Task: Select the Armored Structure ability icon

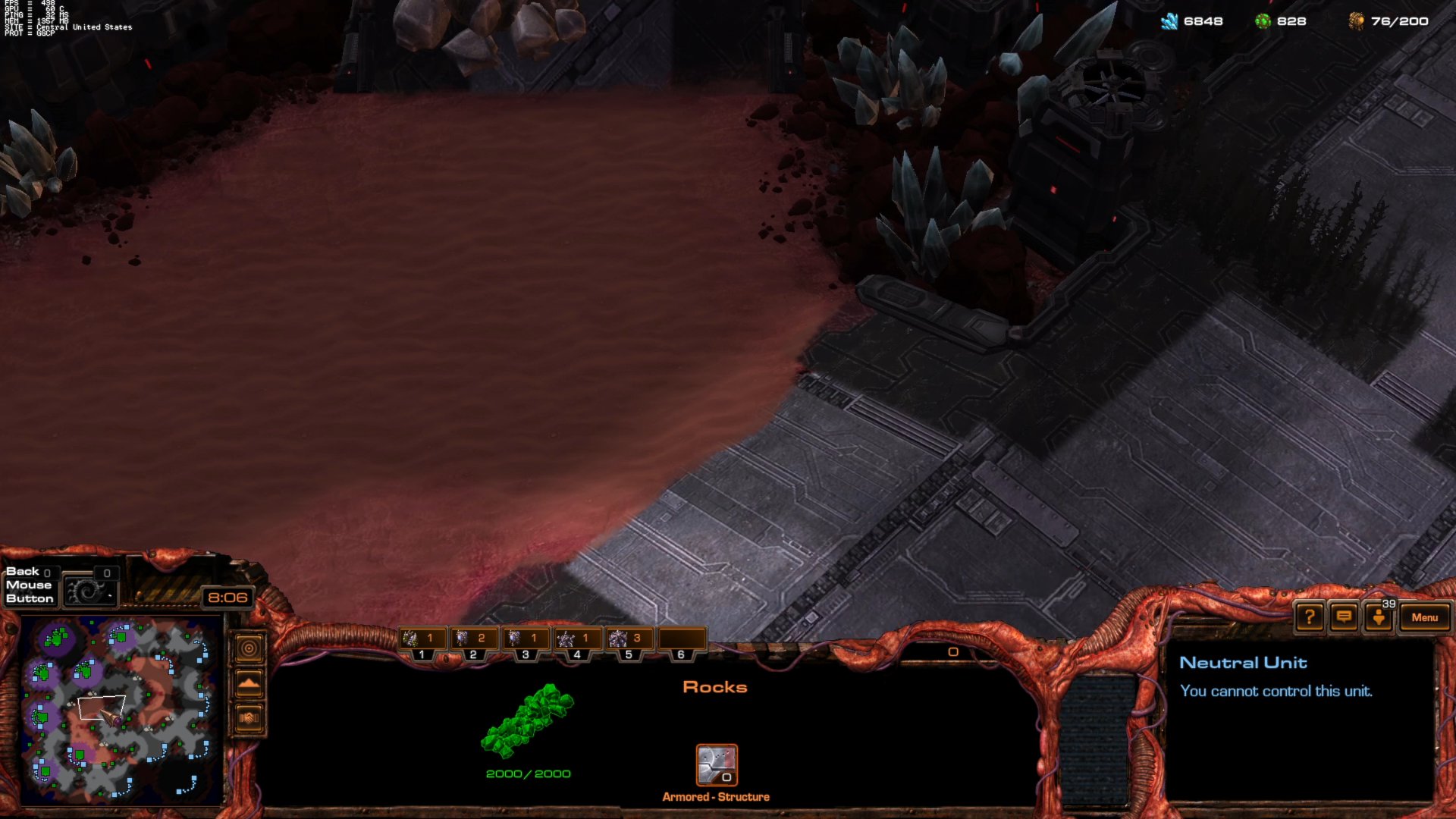Action: coord(716,766)
